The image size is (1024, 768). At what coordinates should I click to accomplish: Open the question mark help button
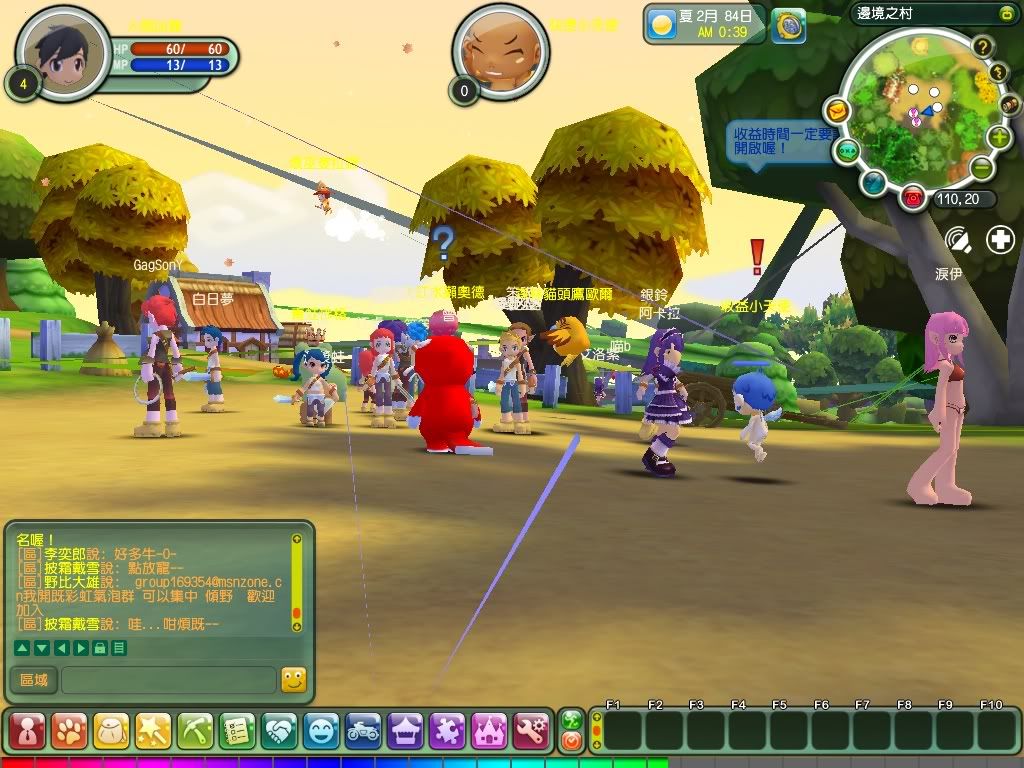pyautogui.click(x=983, y=46)
